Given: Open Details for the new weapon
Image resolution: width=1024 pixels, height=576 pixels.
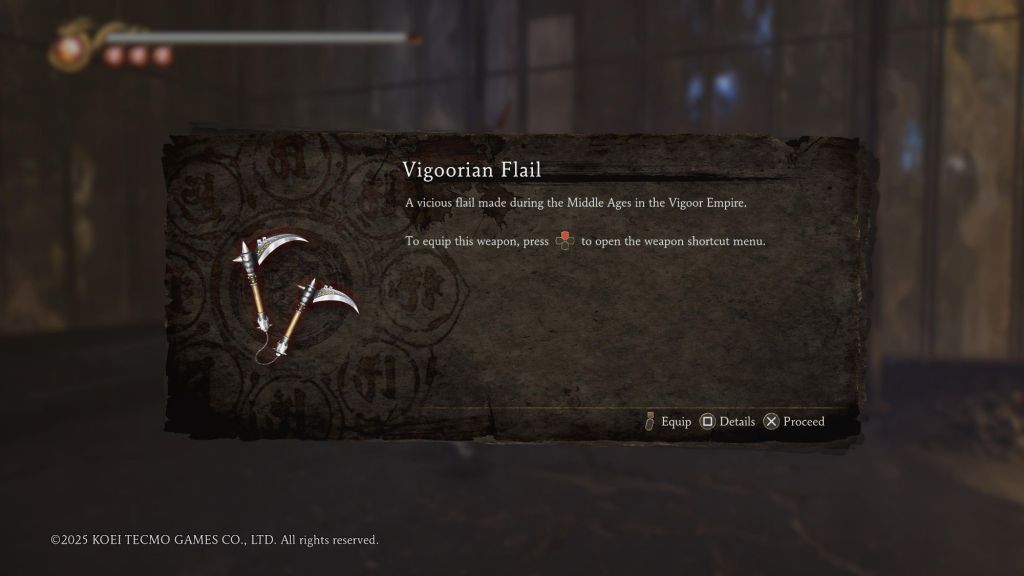Looking at the screenshot, I should pos(727,422).
